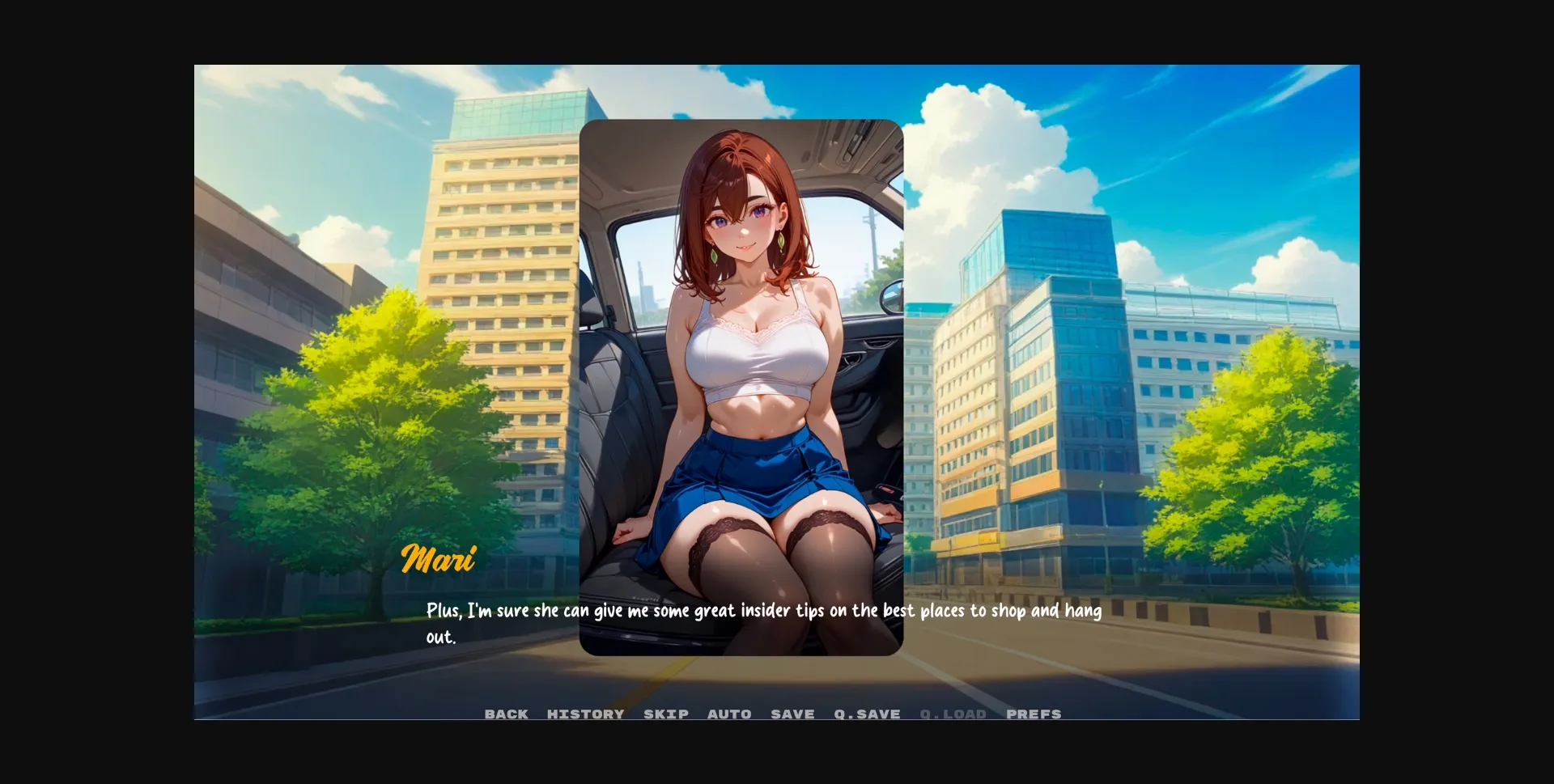Roll back to previous line using BACK
1554x784 pixels.
click(506, 714)
